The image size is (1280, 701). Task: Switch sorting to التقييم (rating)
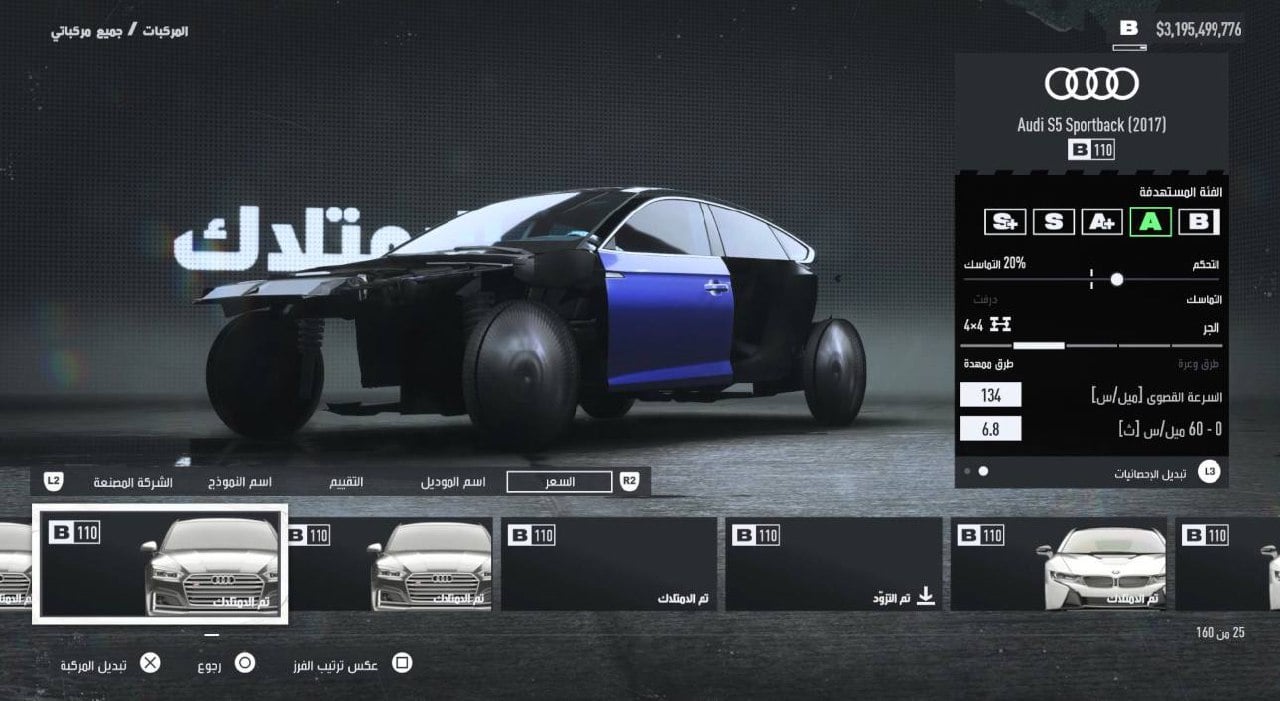pyautogui.click(x=347, y=482)
